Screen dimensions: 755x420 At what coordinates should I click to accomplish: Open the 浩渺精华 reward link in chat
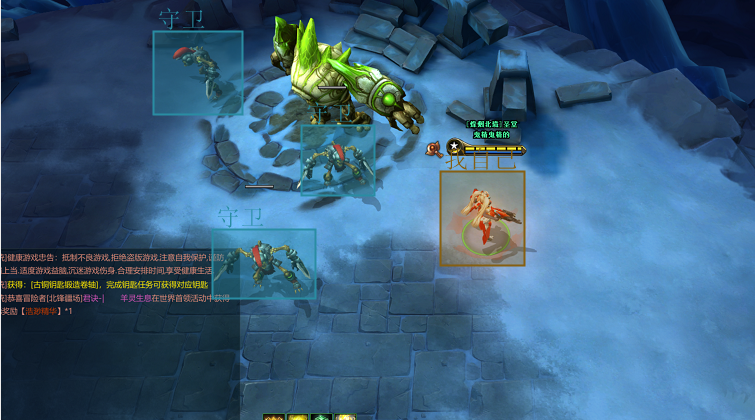[41, 311]
